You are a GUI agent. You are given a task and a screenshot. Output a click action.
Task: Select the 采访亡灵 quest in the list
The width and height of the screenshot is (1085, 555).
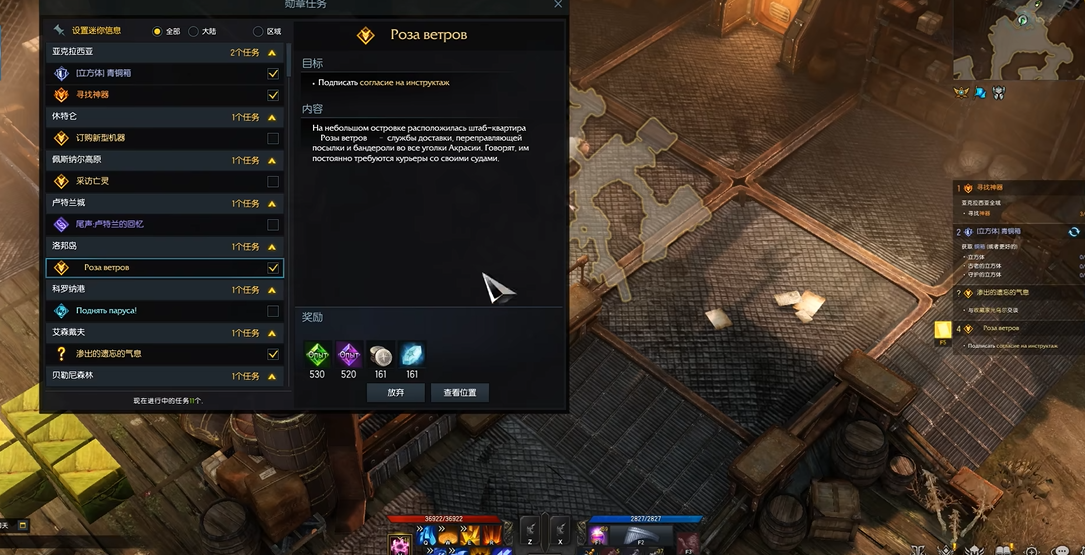coord(93,181)
